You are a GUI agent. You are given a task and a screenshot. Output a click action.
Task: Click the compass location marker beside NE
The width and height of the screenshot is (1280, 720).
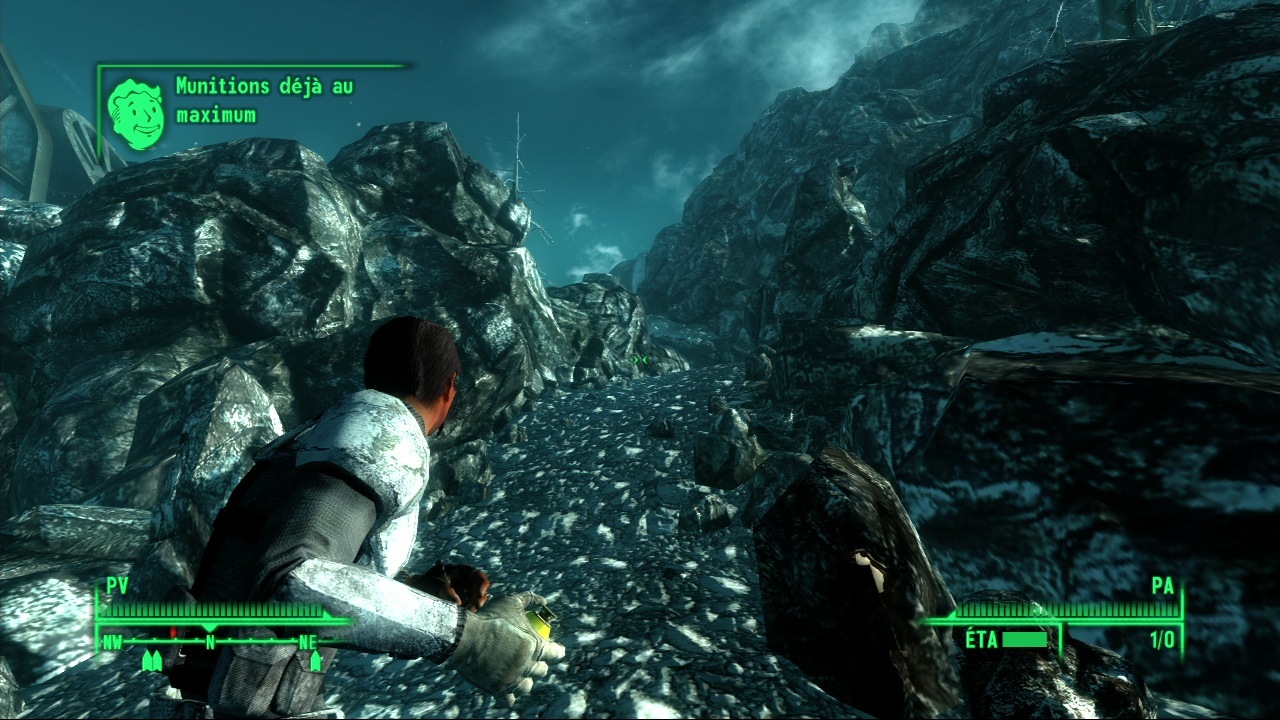[316, 660]
